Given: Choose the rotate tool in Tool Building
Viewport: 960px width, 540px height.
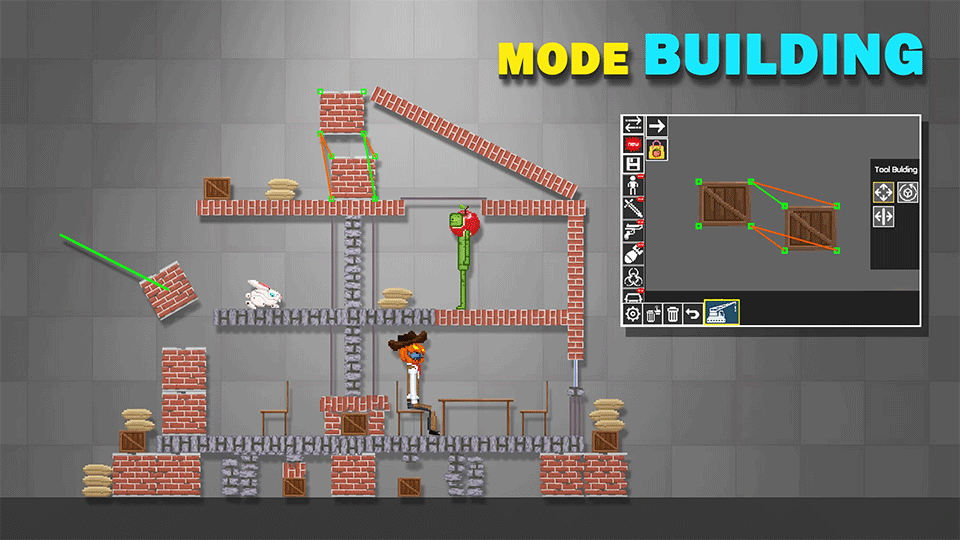Looking at the screenshot, I should pos(907,192).
